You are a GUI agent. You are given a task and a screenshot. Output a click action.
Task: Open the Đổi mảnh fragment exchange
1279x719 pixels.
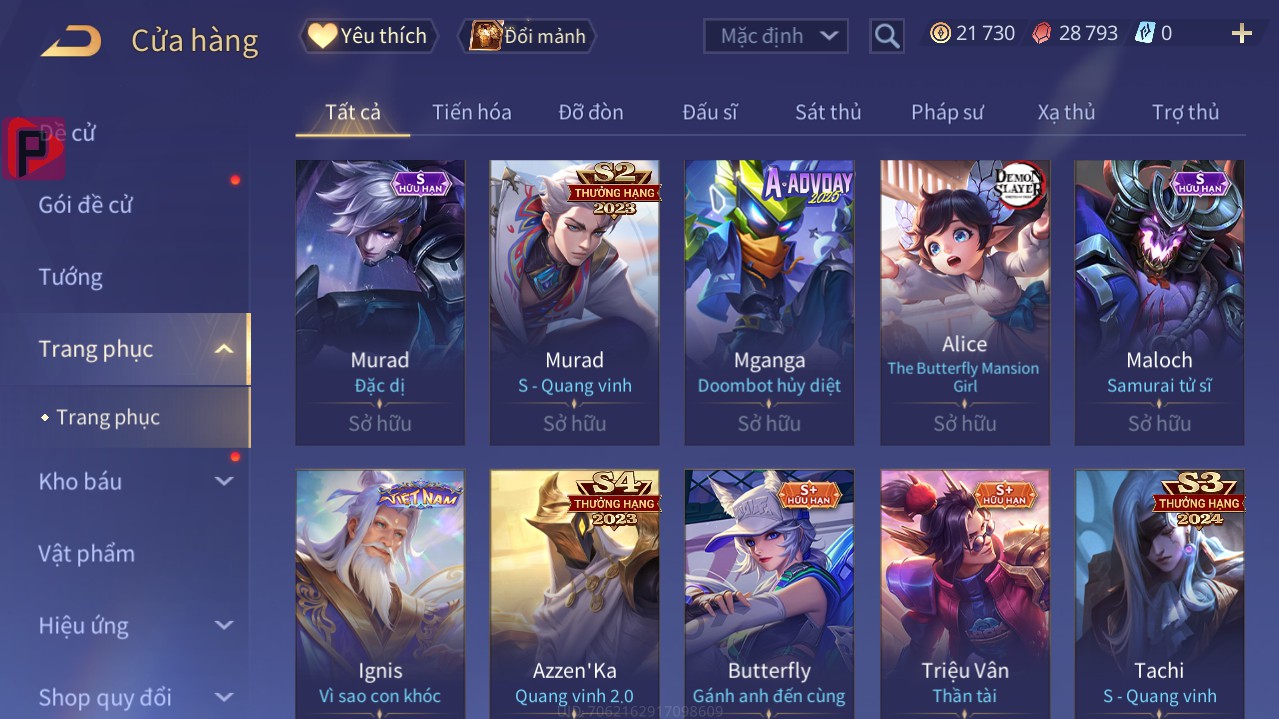pyautogui.click(x=527, y=36)
